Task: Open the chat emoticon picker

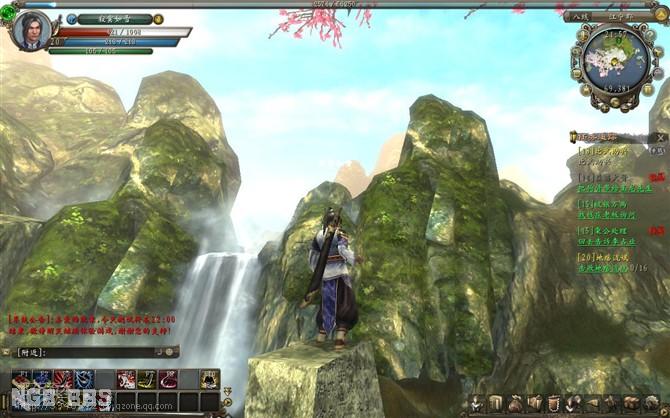Action: [x=171, y=352]
